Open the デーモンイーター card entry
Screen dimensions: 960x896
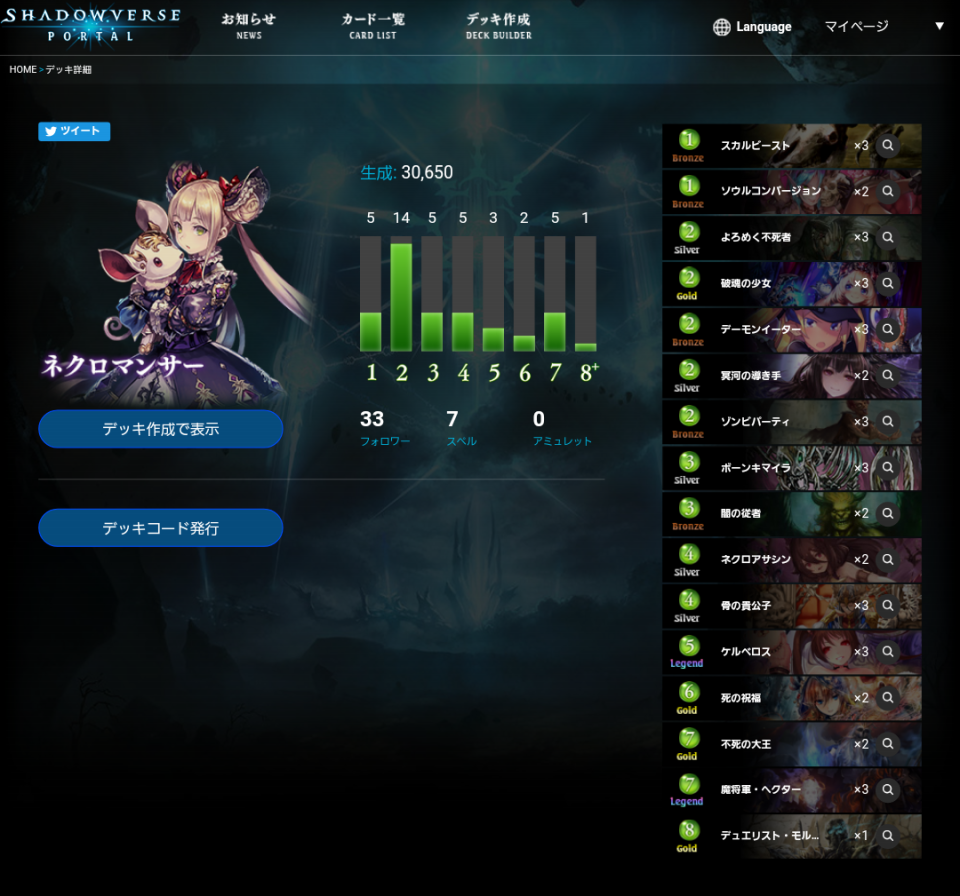(x=770, y=330)
